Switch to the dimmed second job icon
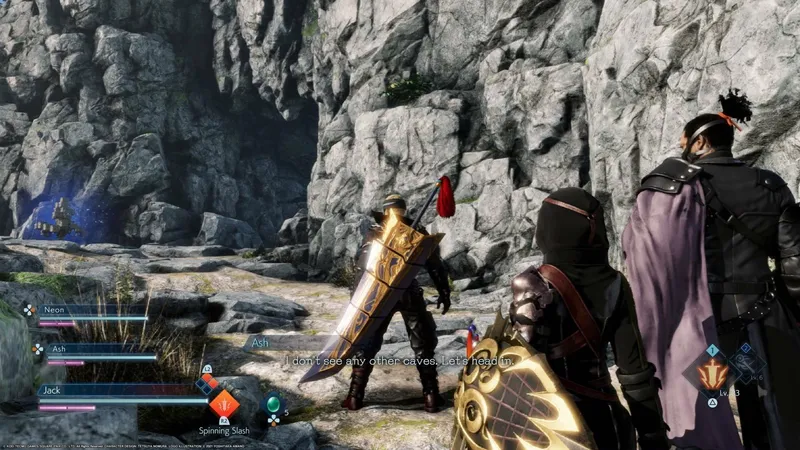 pyautogui.click(x=745, y=367)
